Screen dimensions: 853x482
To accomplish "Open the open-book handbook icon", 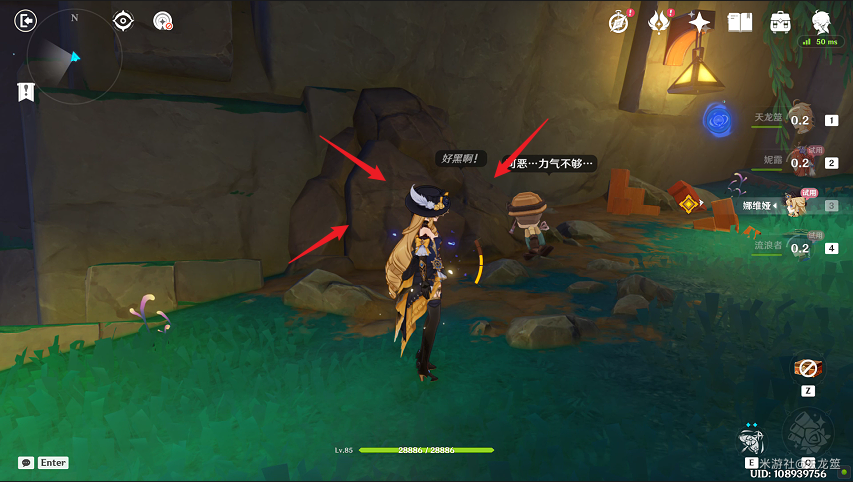I will (x=740, y=21).
